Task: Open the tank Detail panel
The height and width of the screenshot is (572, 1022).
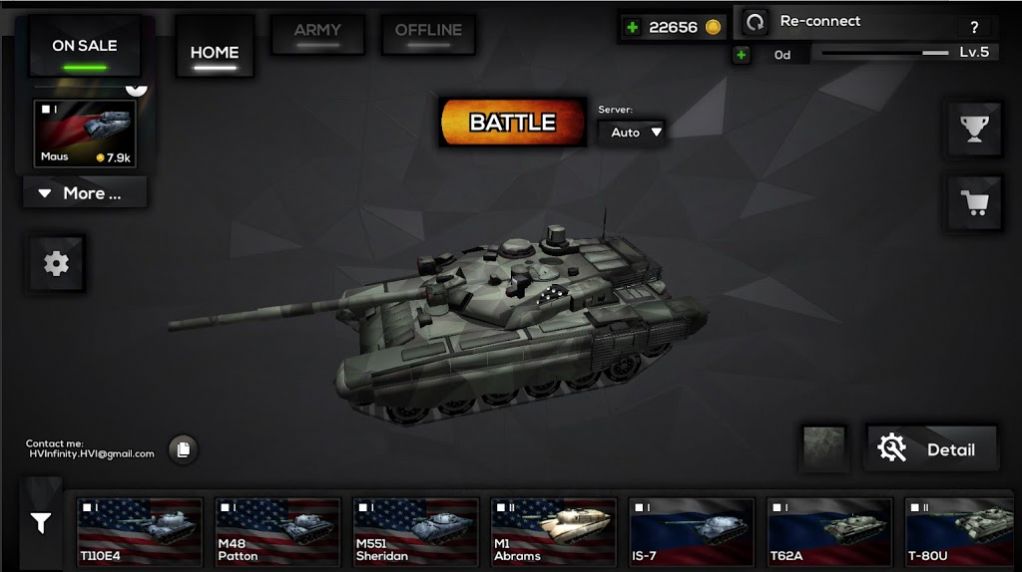Action: point(931,449)
